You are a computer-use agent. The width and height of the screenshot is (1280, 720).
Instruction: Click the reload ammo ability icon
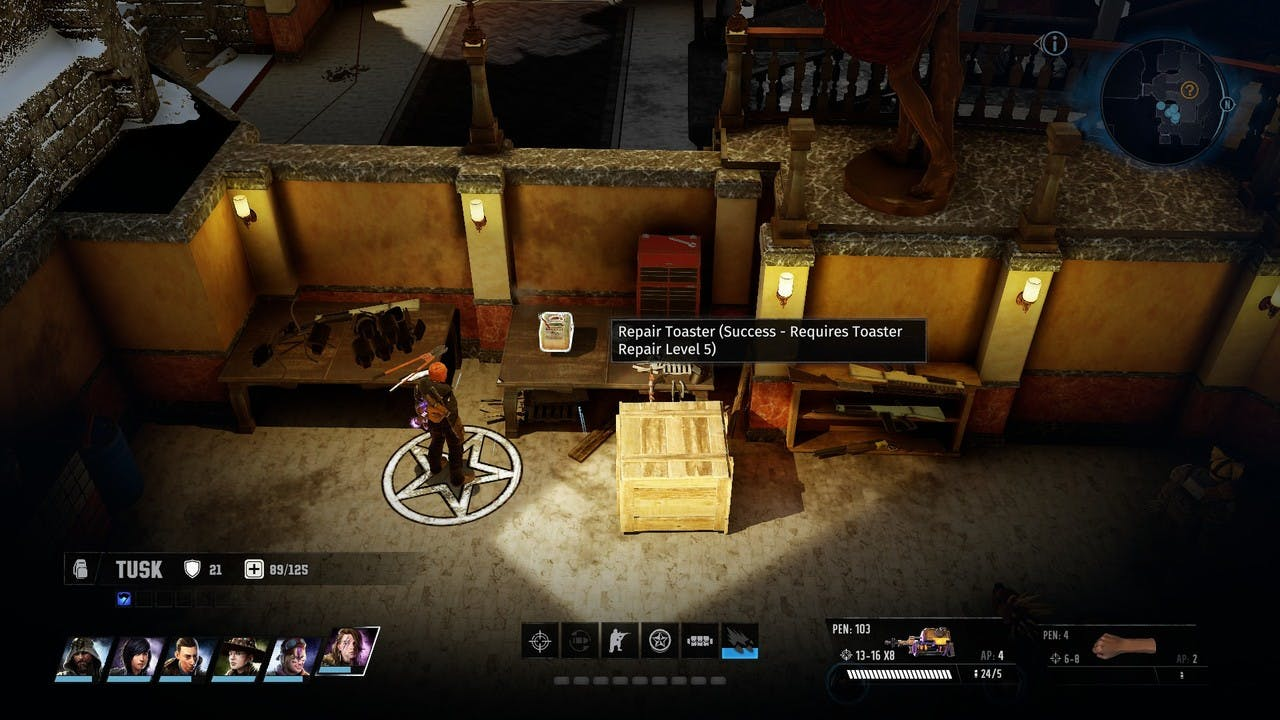tap(580, 640)
